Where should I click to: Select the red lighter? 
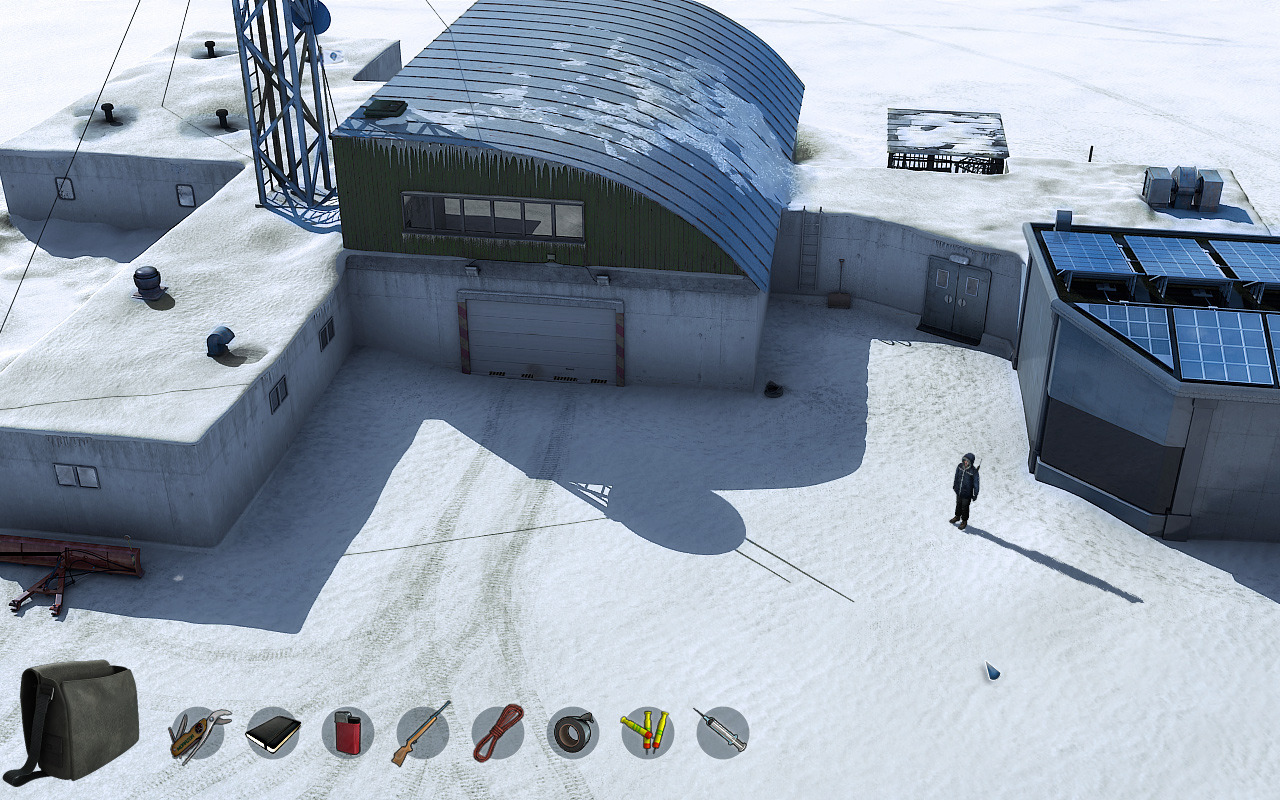tap(347, 733)
